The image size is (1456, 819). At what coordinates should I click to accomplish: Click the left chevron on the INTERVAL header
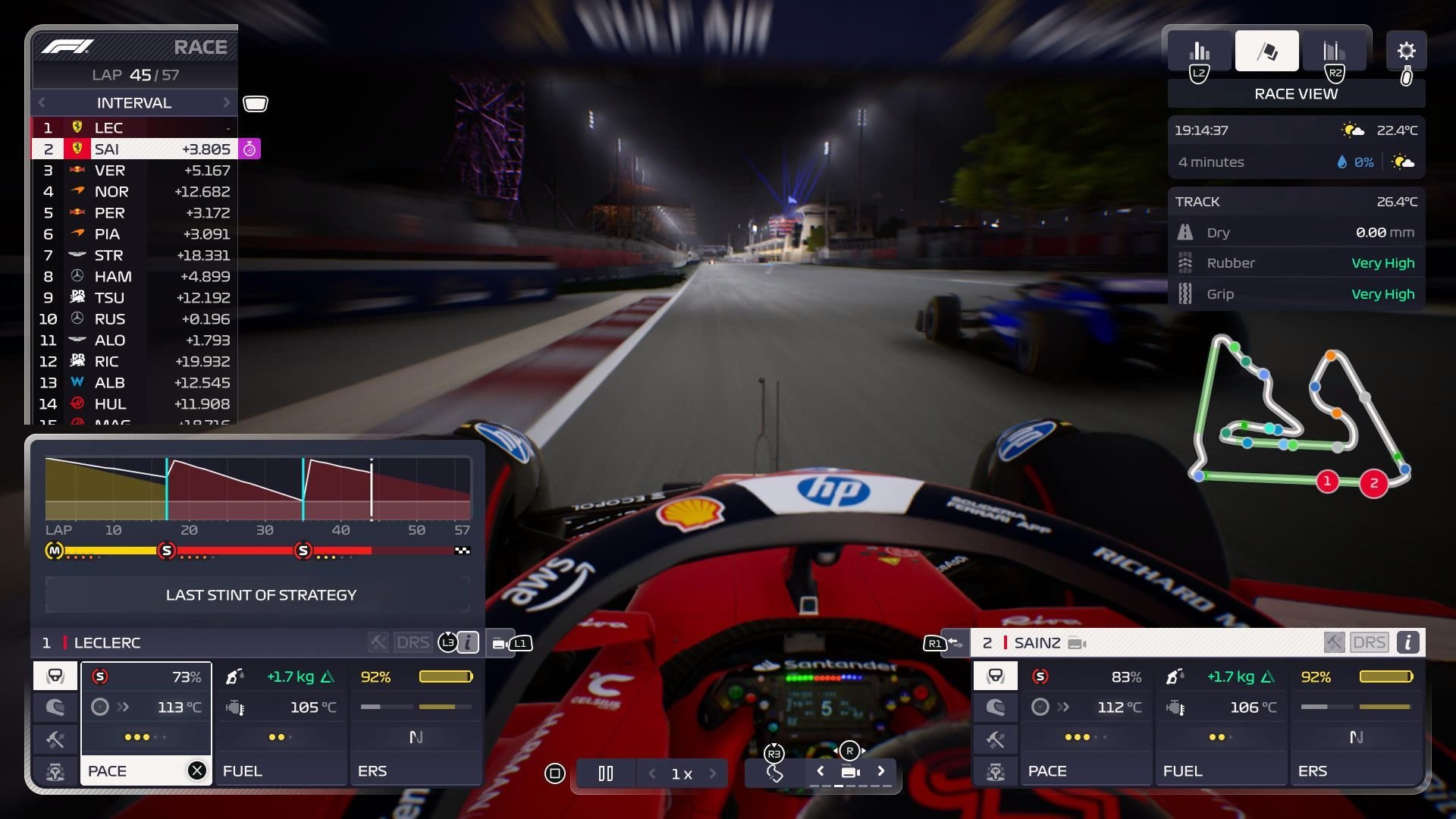coord(42,102)
